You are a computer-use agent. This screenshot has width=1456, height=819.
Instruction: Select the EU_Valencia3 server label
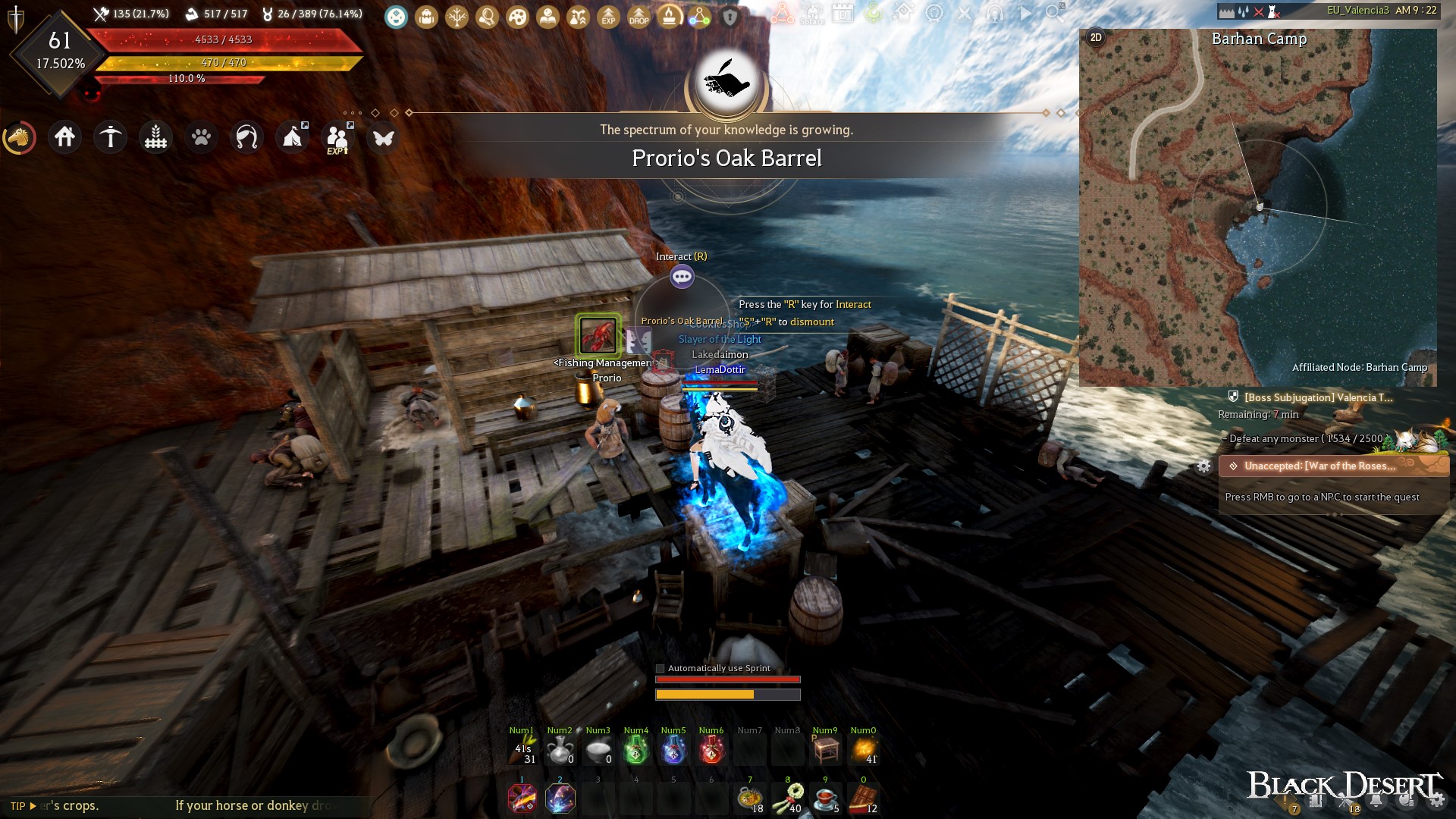click(x=1357, y=11)
